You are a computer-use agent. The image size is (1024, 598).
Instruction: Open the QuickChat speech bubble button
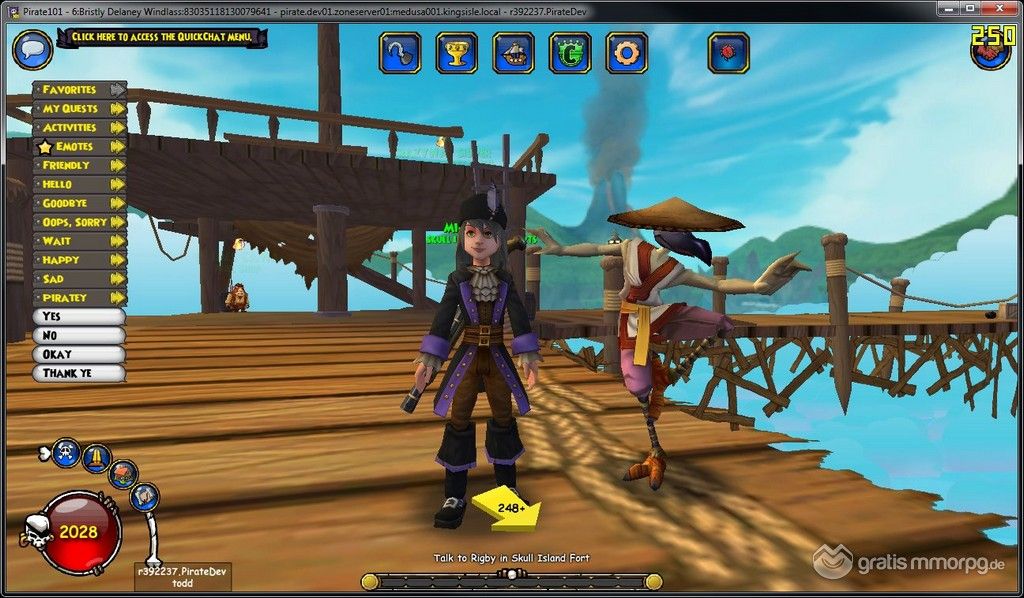[x=32, y=47]
